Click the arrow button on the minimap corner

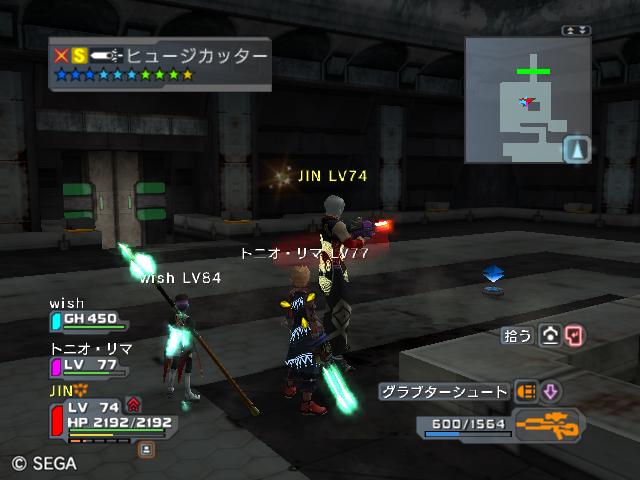point(578,150)
